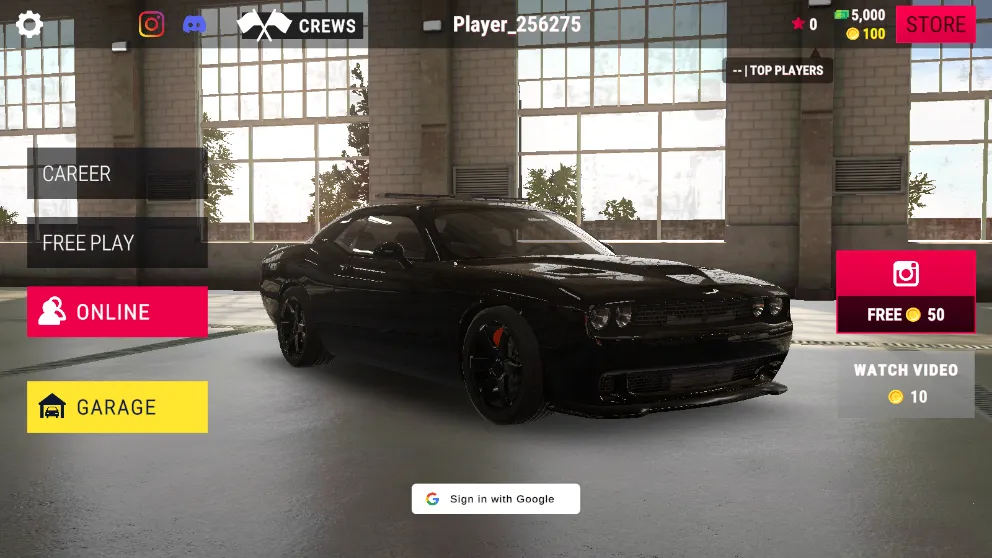The height and width of the screenshot is (558, 992).
Task: Start Career mode
Action: (117, 174)
